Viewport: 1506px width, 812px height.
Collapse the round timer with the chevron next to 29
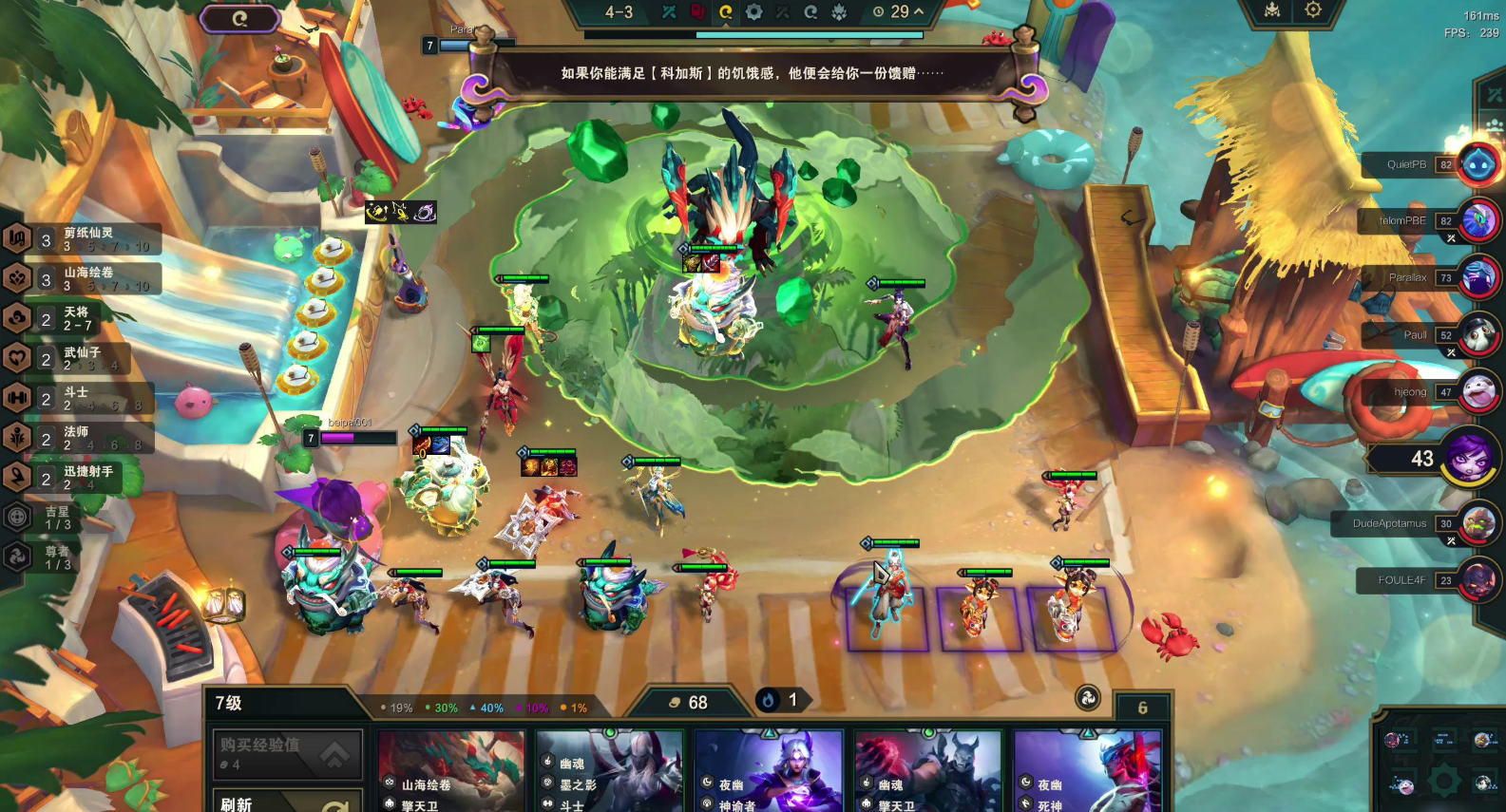(x=918, y=13)
